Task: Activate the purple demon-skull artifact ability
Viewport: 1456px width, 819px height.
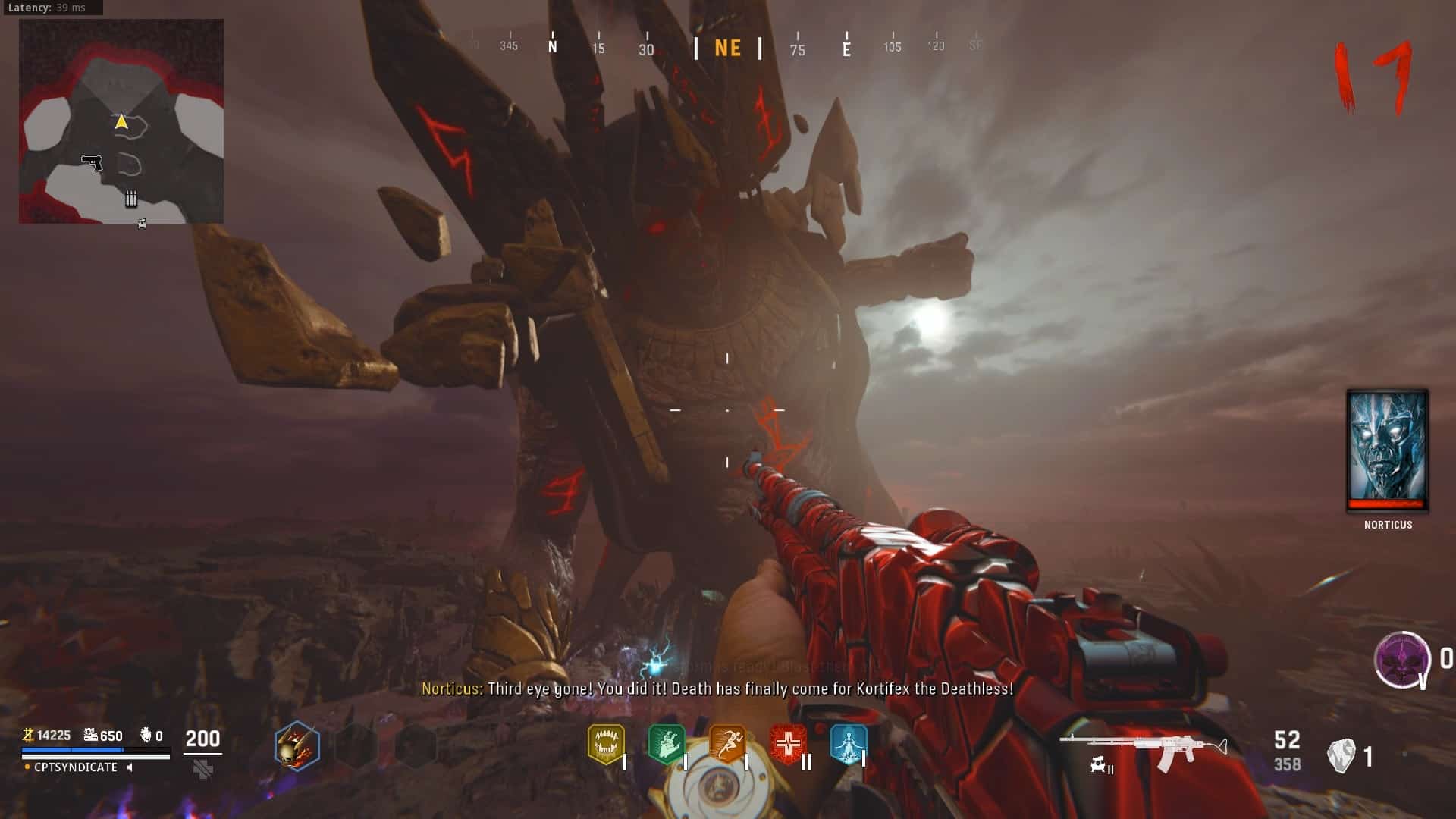Action: [x=1402, y=659]
